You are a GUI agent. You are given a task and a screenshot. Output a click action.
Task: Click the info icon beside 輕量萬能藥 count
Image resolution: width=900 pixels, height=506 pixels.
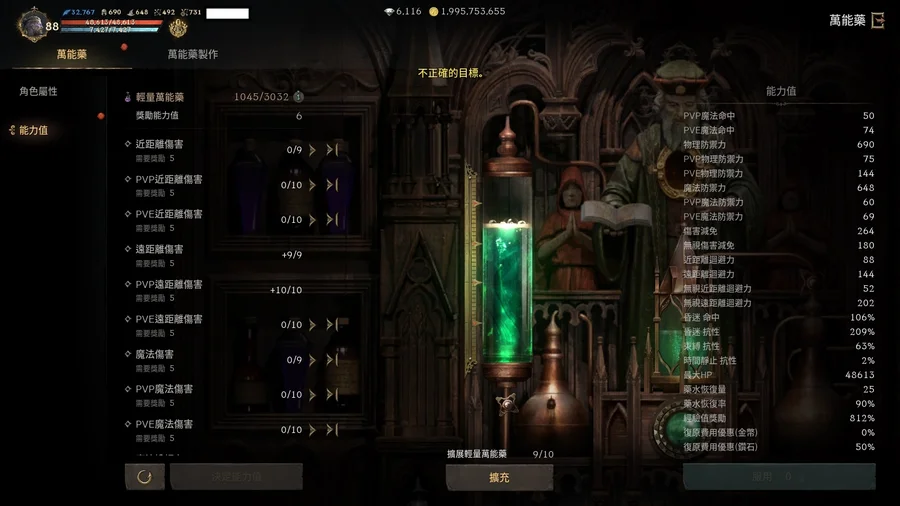[x=298, y=97]
